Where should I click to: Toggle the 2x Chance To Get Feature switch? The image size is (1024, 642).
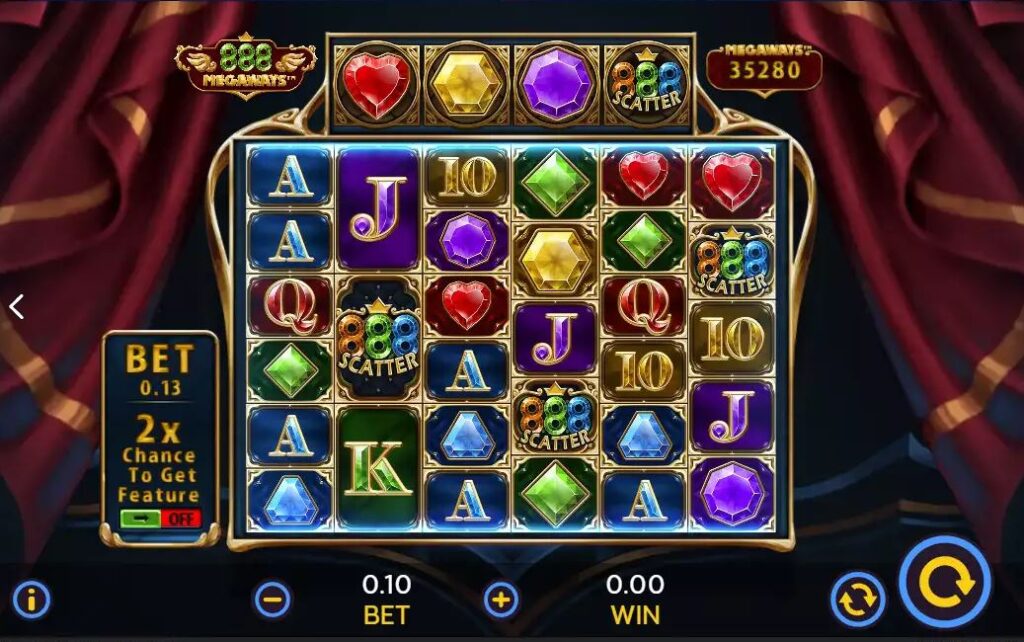coord(160,519)
